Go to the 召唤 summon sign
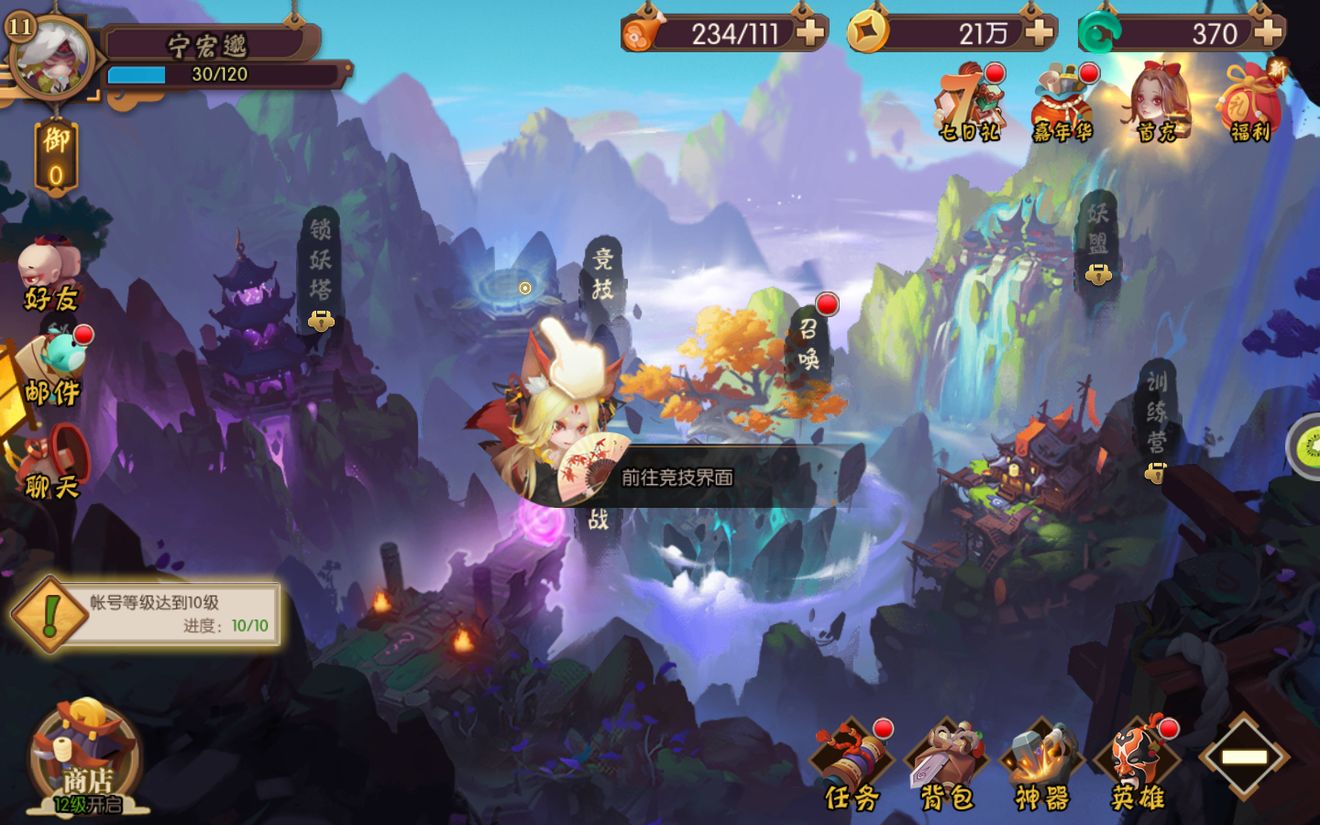 [809, 343]
